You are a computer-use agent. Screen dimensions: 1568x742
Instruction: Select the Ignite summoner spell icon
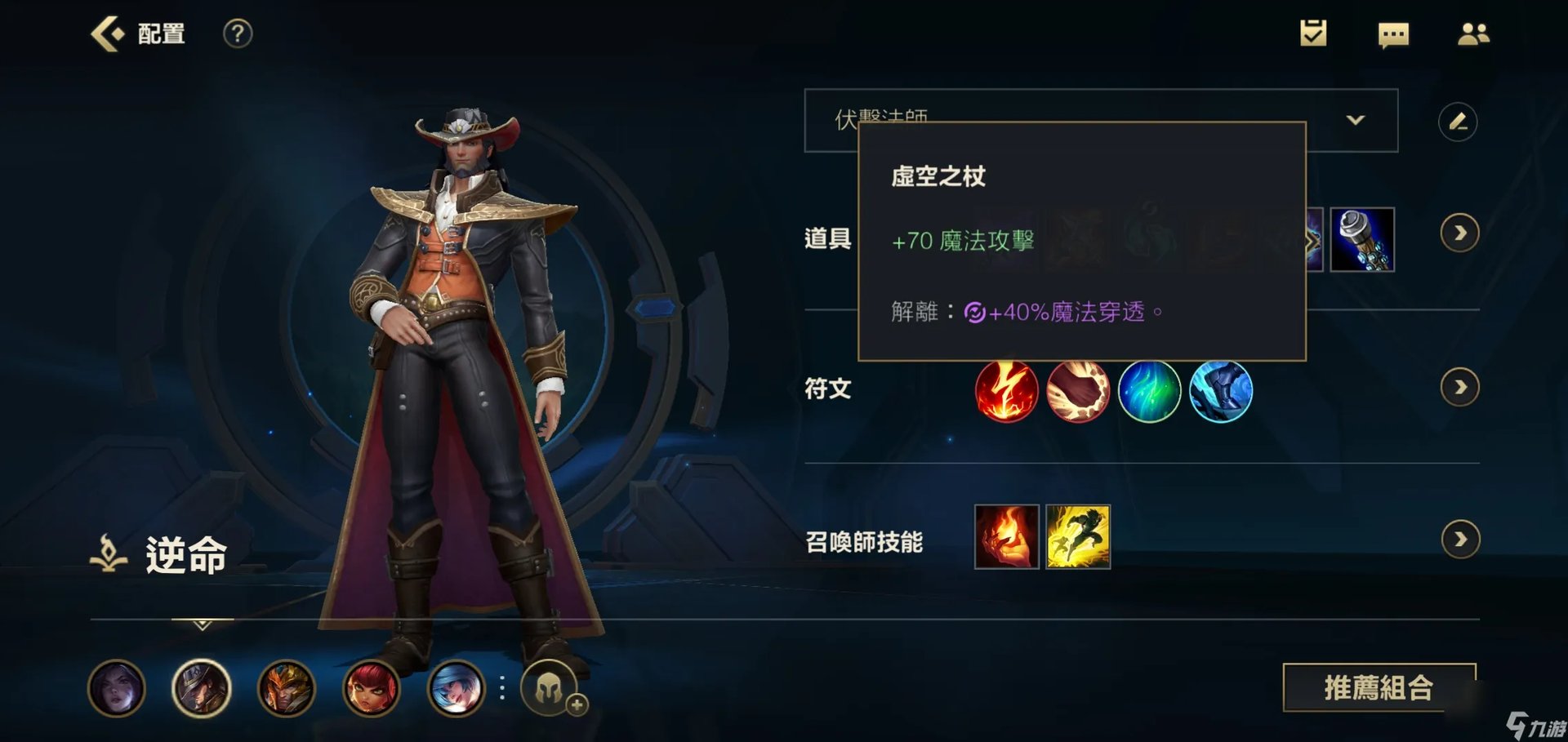[x=1006, y=538]
